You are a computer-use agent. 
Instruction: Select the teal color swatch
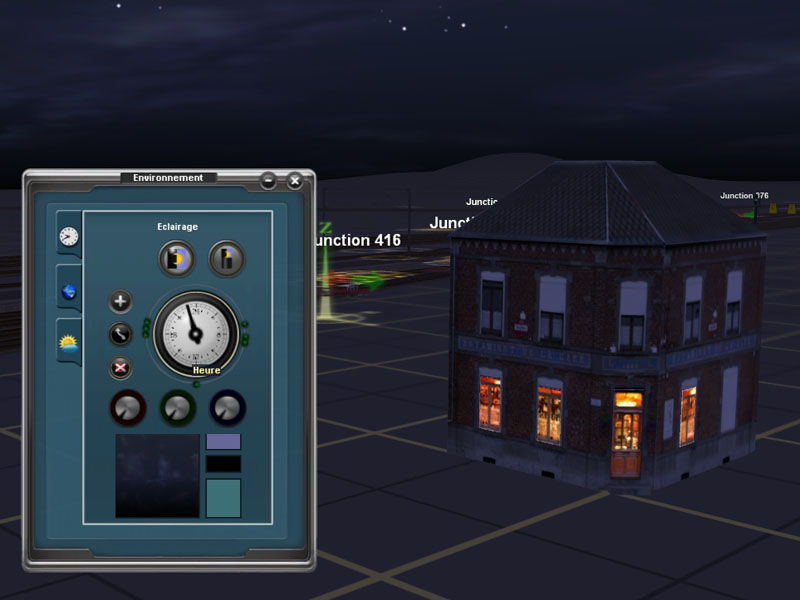[x=223, y=498]
